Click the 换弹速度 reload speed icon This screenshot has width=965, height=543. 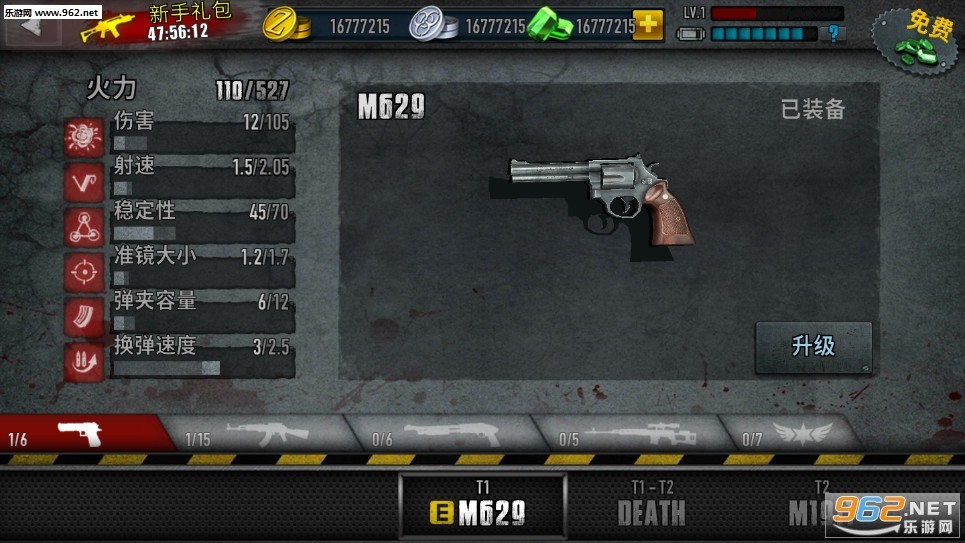[85, 361]
